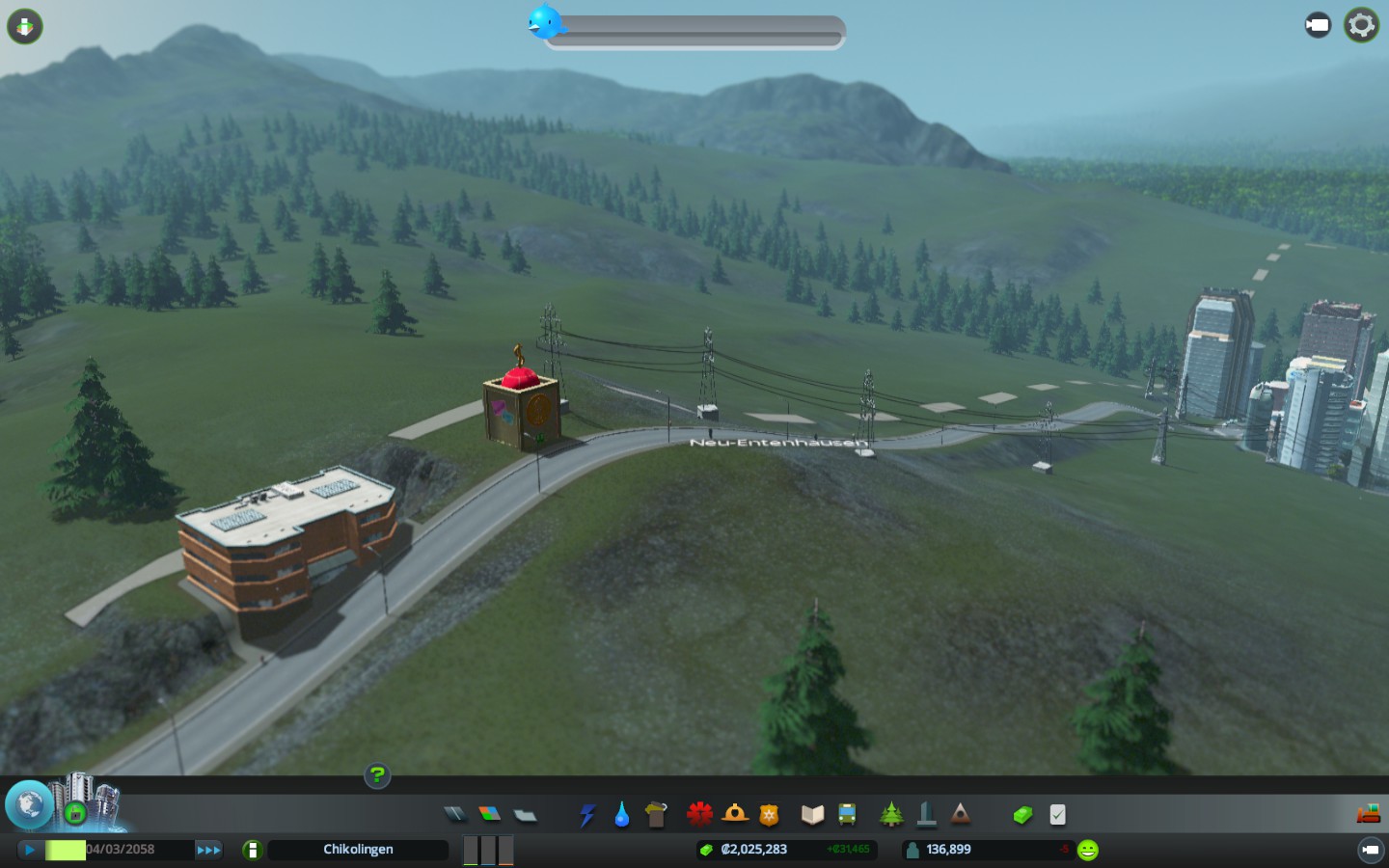The image size is (1389, 868).
Task: Open the Water and Sewage droplet menu
Action: tap(621, 815)
